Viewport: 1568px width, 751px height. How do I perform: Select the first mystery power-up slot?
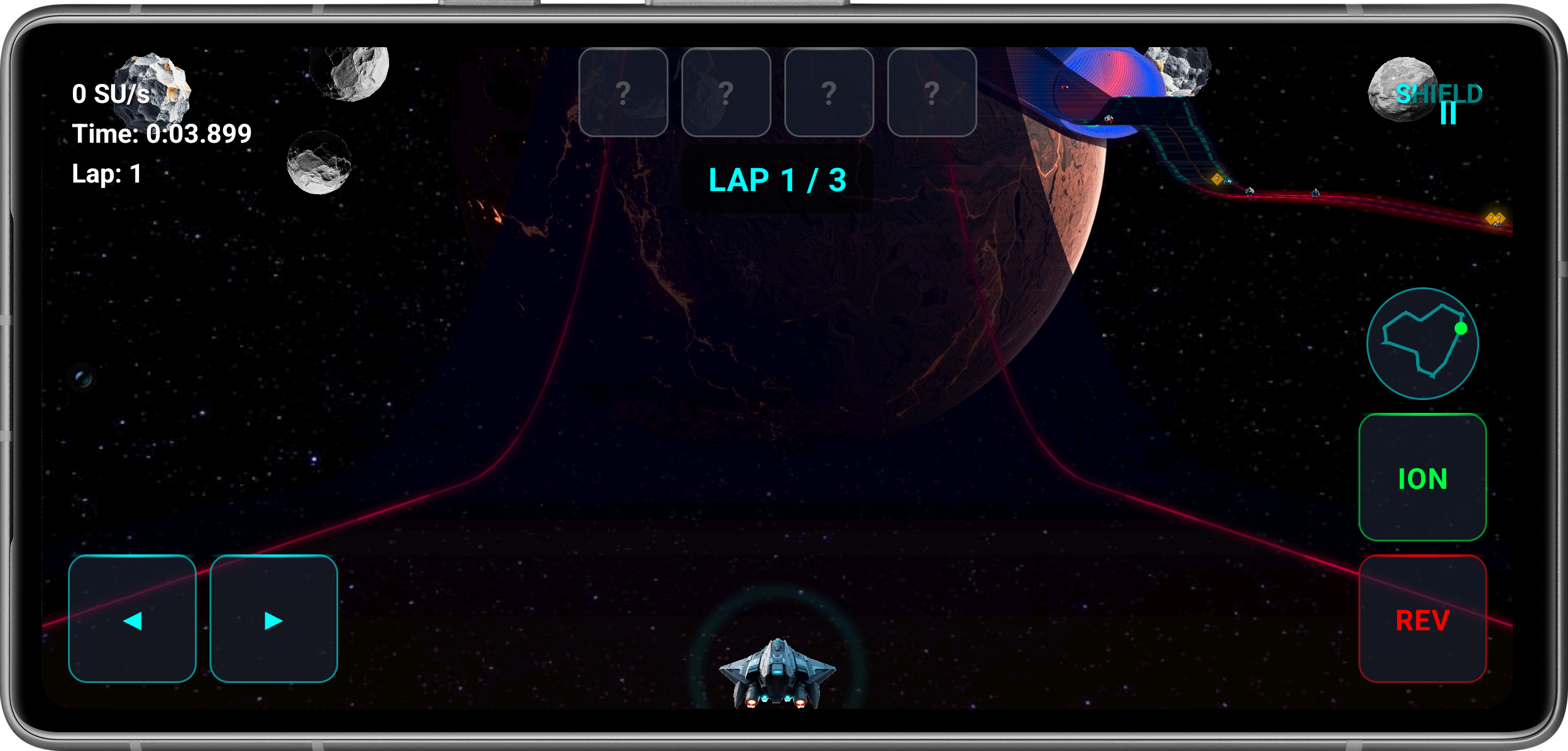pos(624,92)
